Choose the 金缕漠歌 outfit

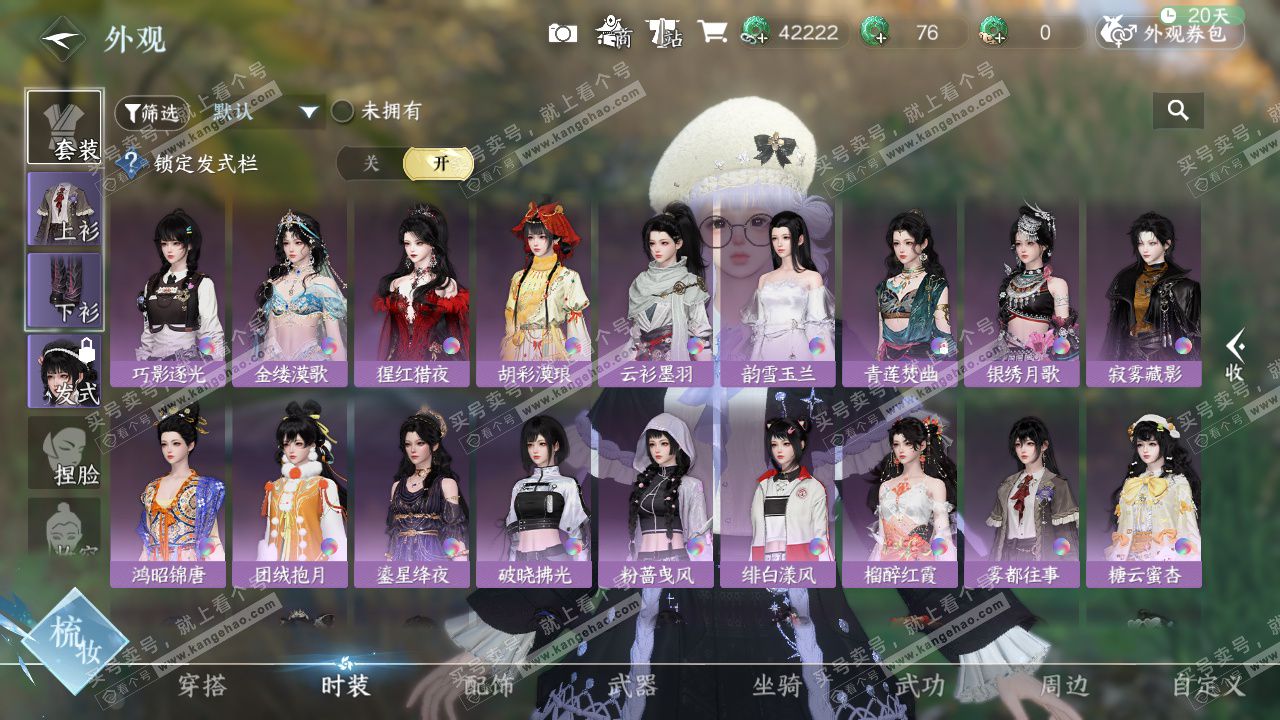click(290, 294)
